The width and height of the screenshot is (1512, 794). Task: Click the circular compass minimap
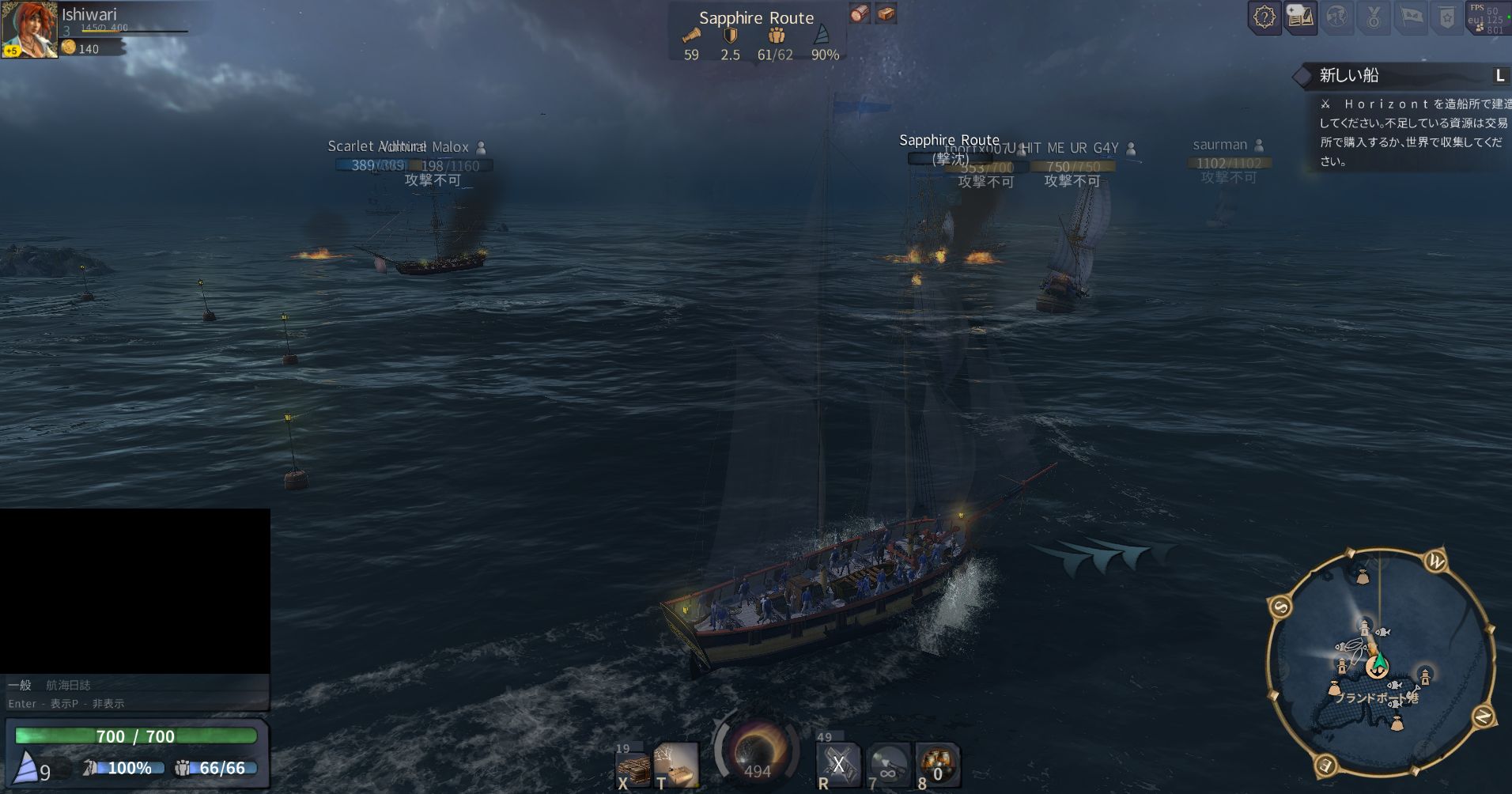tap(1380, 663)
